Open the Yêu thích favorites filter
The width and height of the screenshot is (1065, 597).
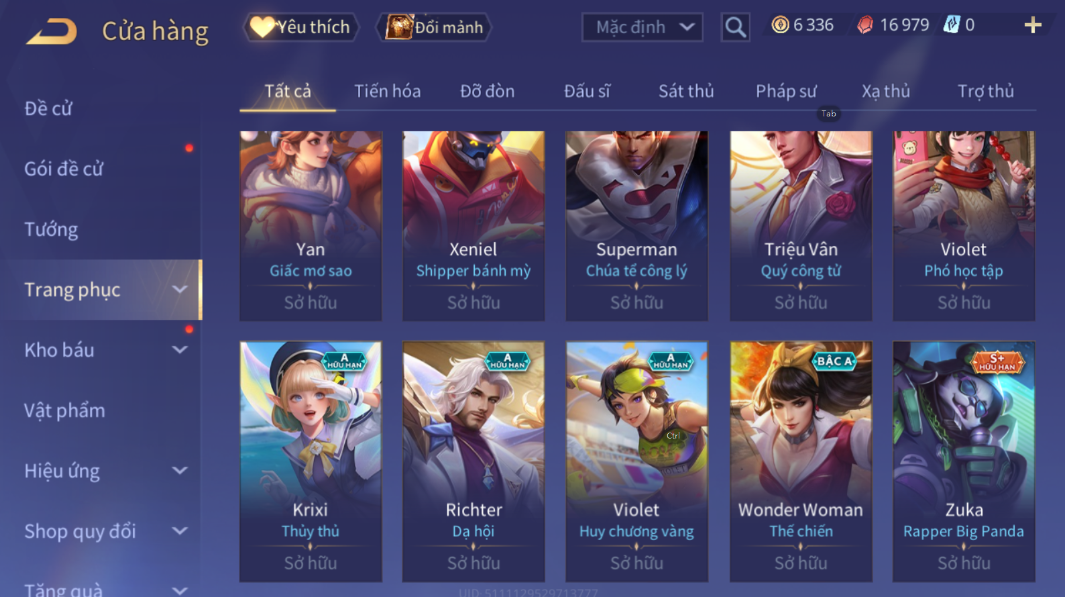[300, 27]
